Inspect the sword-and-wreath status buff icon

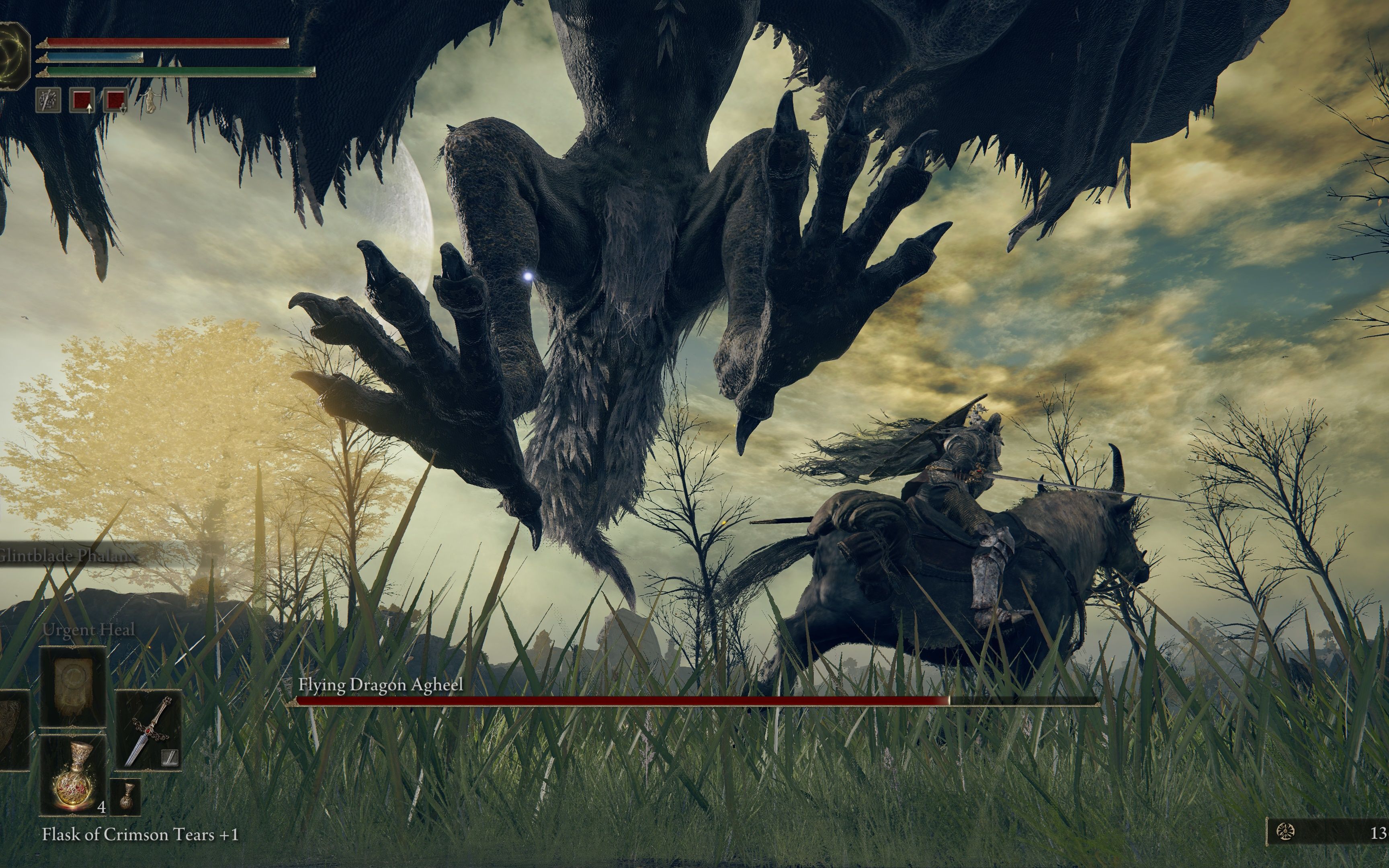48,100
